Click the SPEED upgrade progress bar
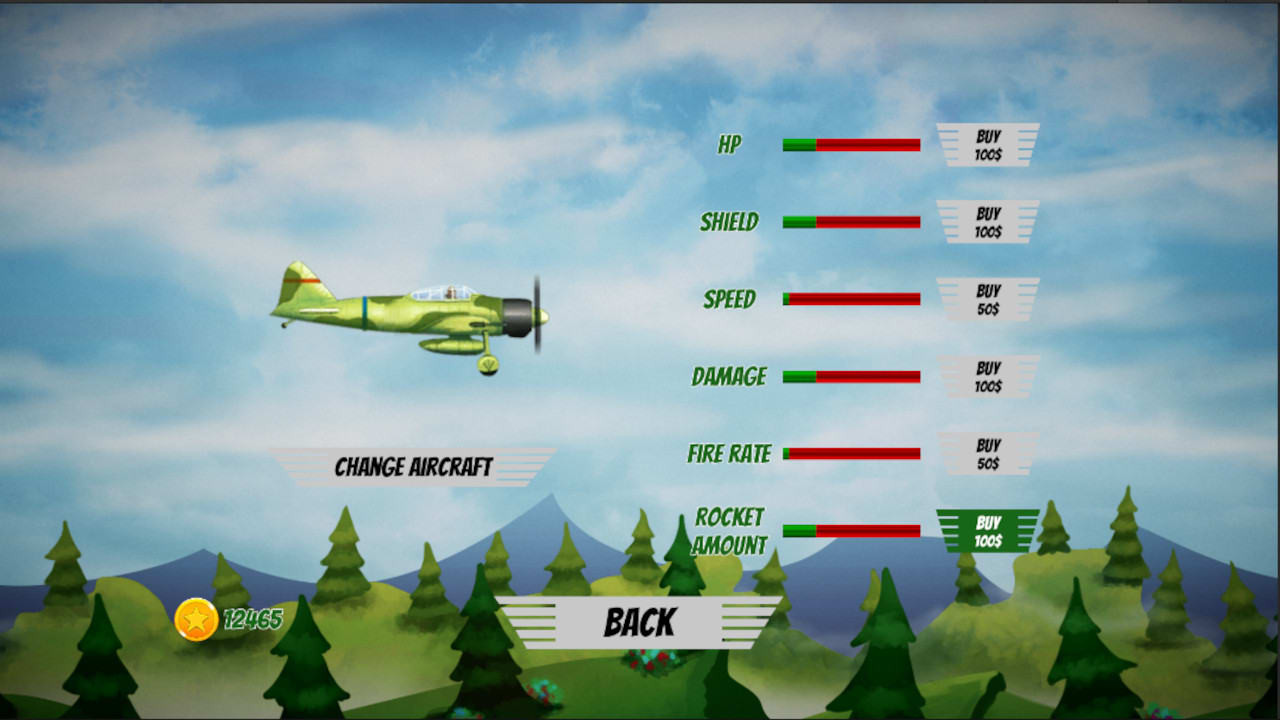Image resolution: width=1280 pixels, height=720 pixels. (x=852, y=299)
